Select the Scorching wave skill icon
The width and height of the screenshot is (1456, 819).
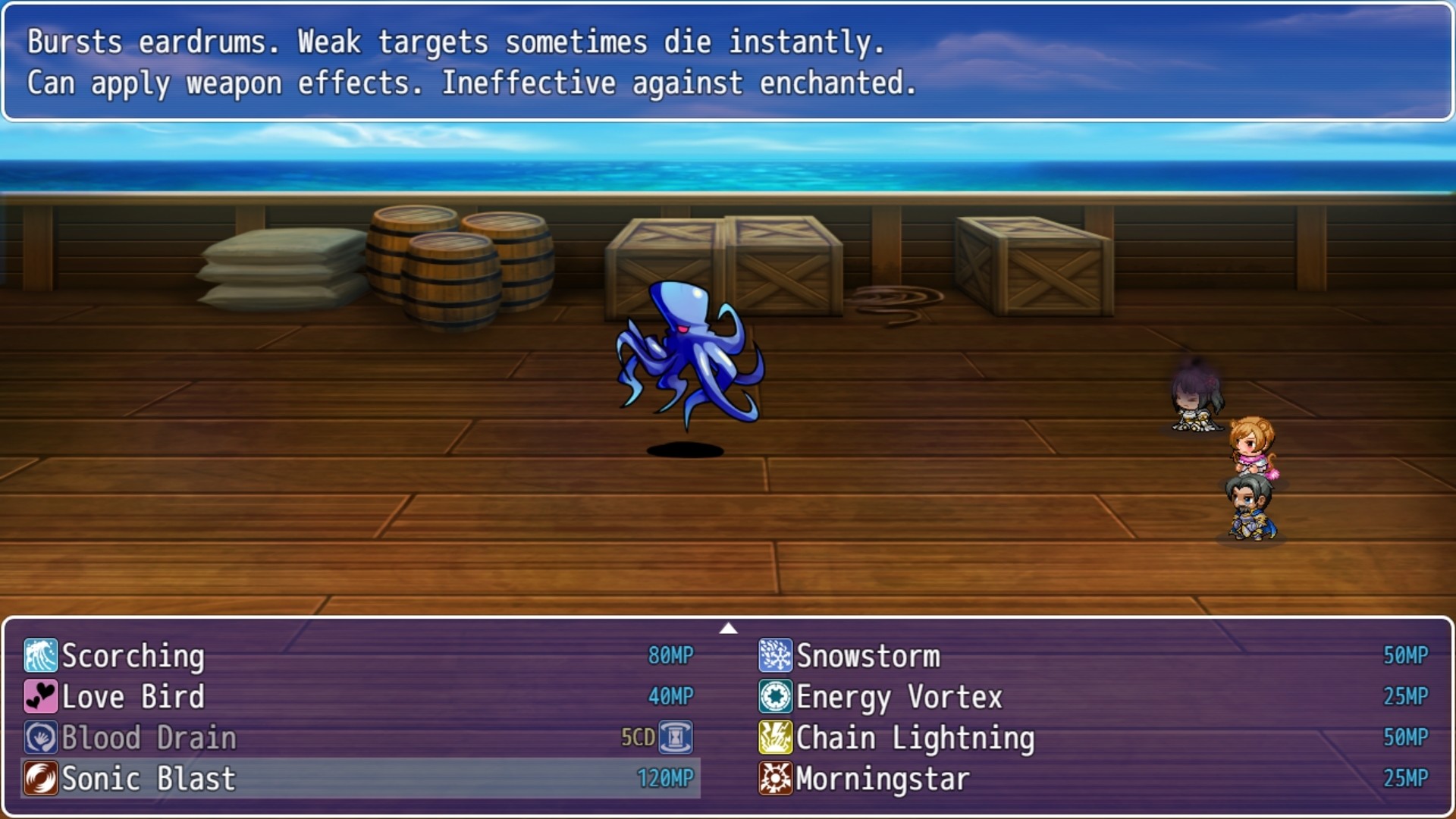pyautogui.click(x=42, y=656)
